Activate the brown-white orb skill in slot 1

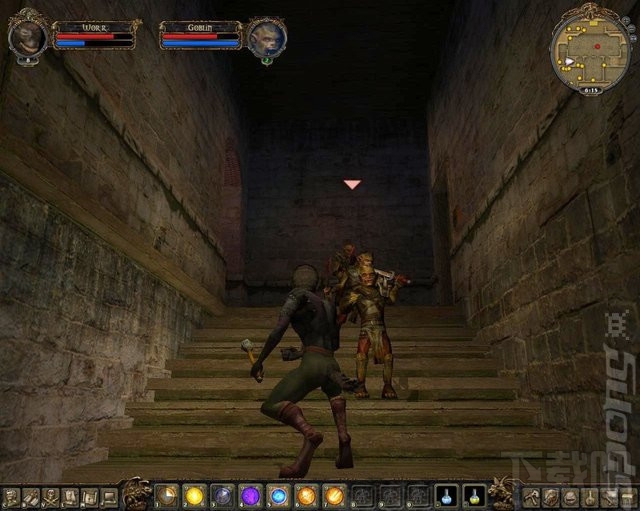coord(166,495)
